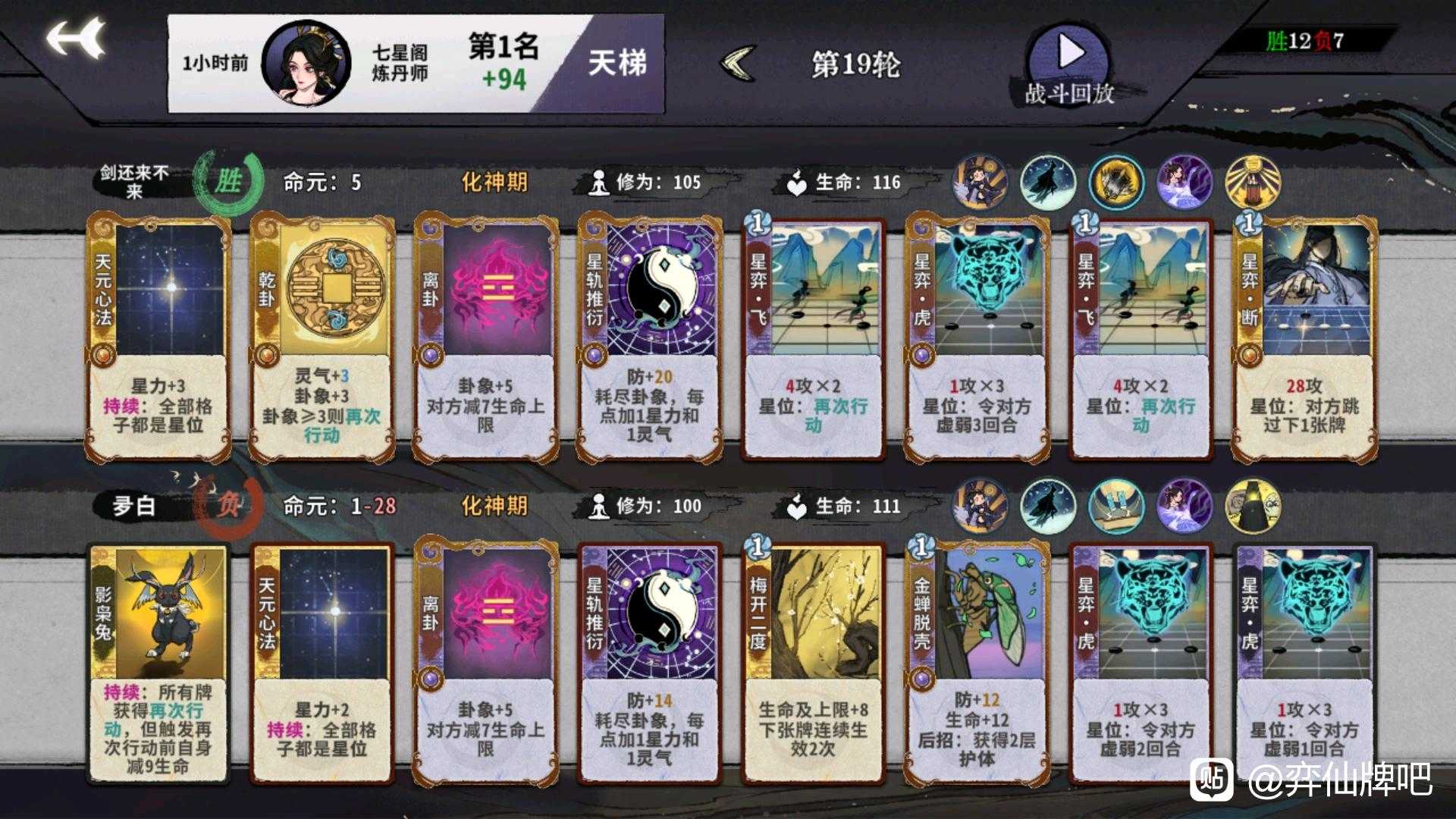Screen dimensions: 1456x819
Task: Click the lantern buff icon in winner's row
Action: click(x=1254, y=182)
